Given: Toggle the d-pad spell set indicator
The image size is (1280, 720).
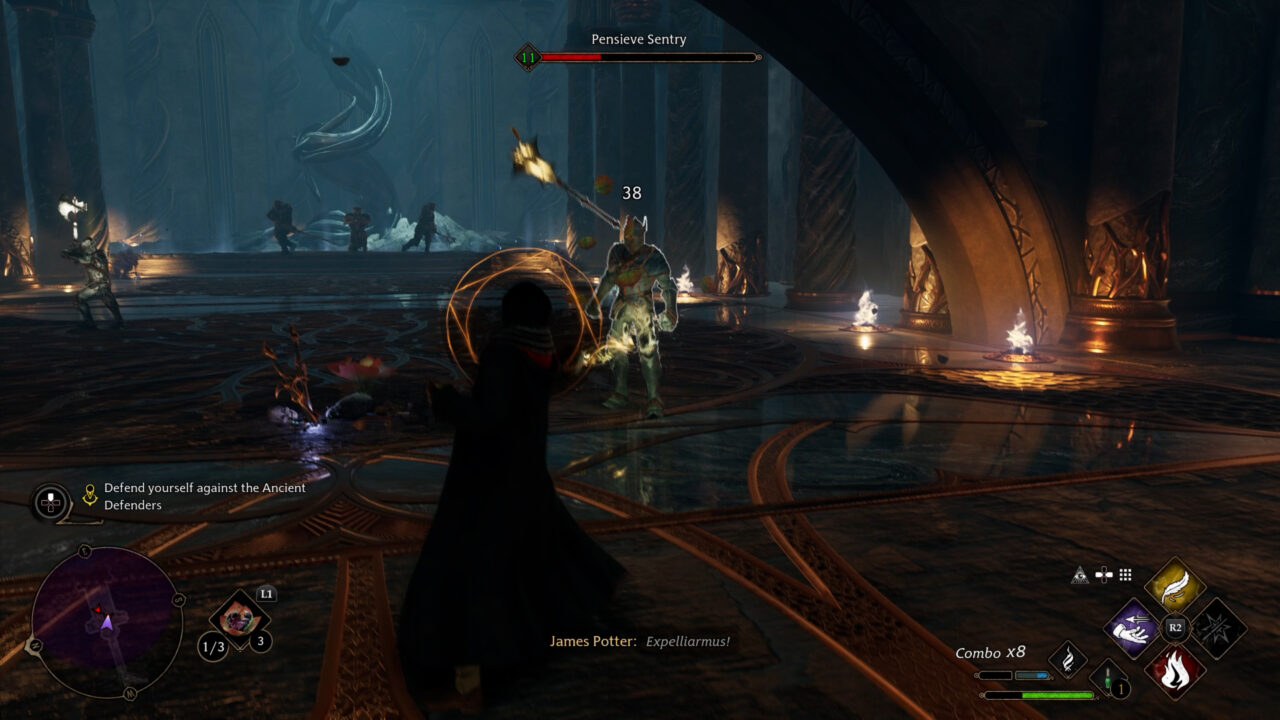Looking at the screenshot, I should tap(1104, 574).
